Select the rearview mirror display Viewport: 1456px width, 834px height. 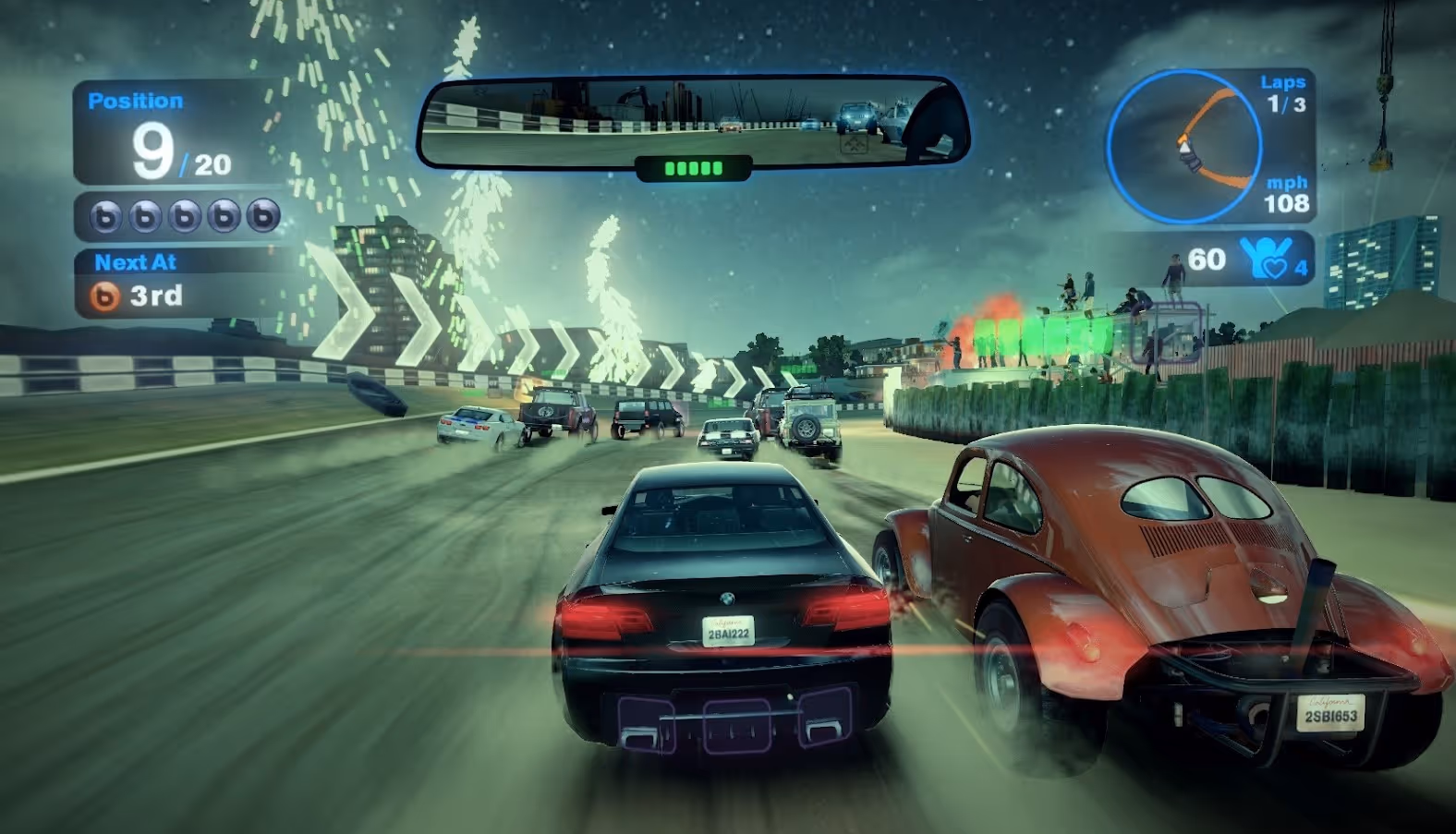(691, 123)
